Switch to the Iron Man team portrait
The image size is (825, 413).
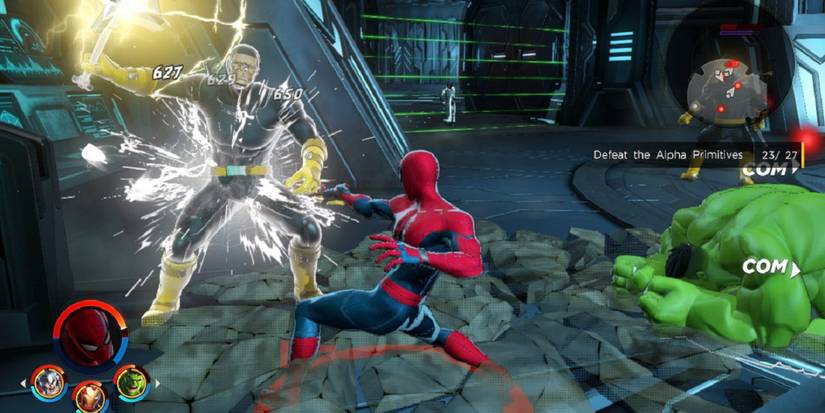pyautogui.click(x=89, y=397)
